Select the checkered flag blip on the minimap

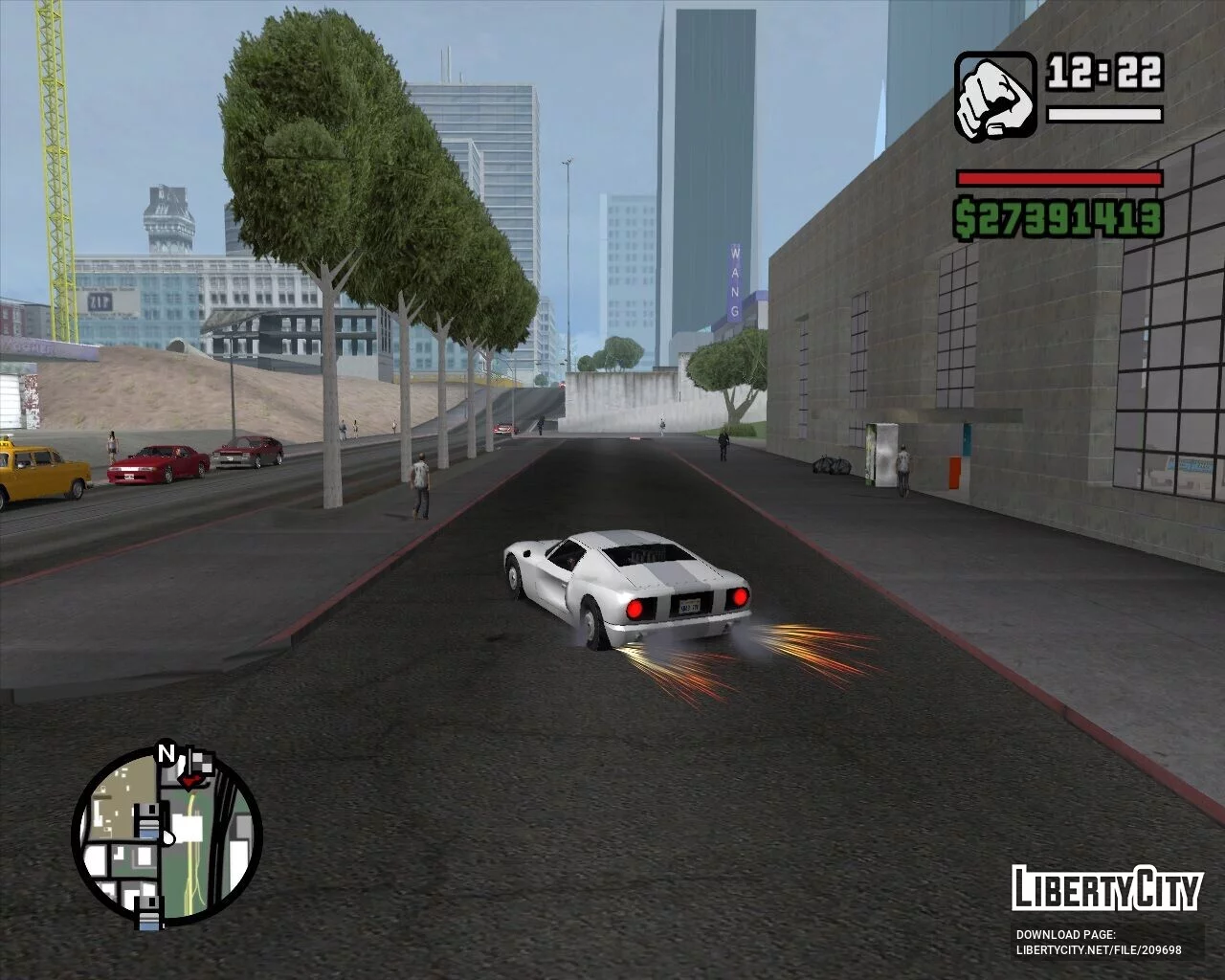point(204,763)
